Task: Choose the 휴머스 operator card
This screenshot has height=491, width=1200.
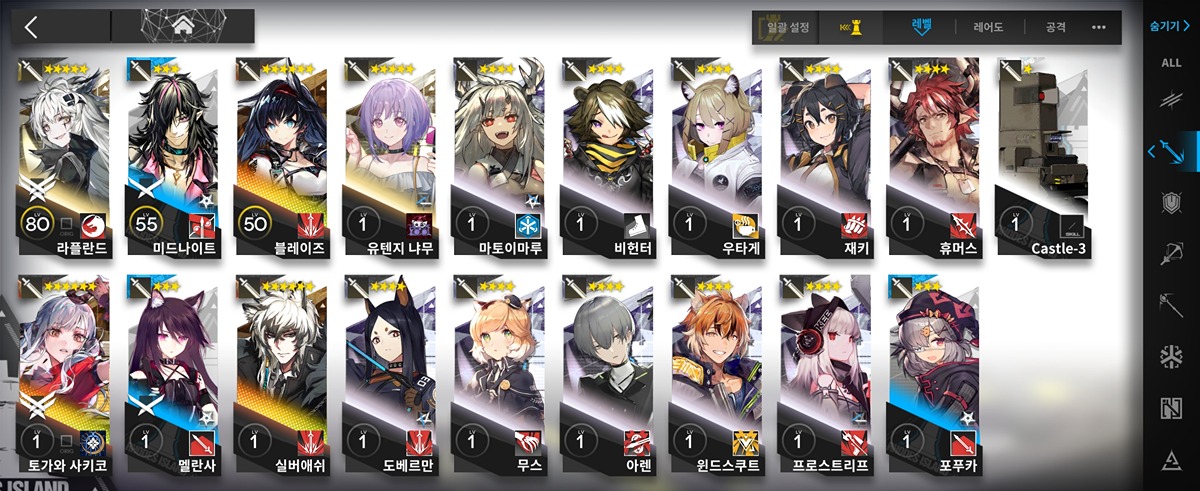Action: (936, 150)
